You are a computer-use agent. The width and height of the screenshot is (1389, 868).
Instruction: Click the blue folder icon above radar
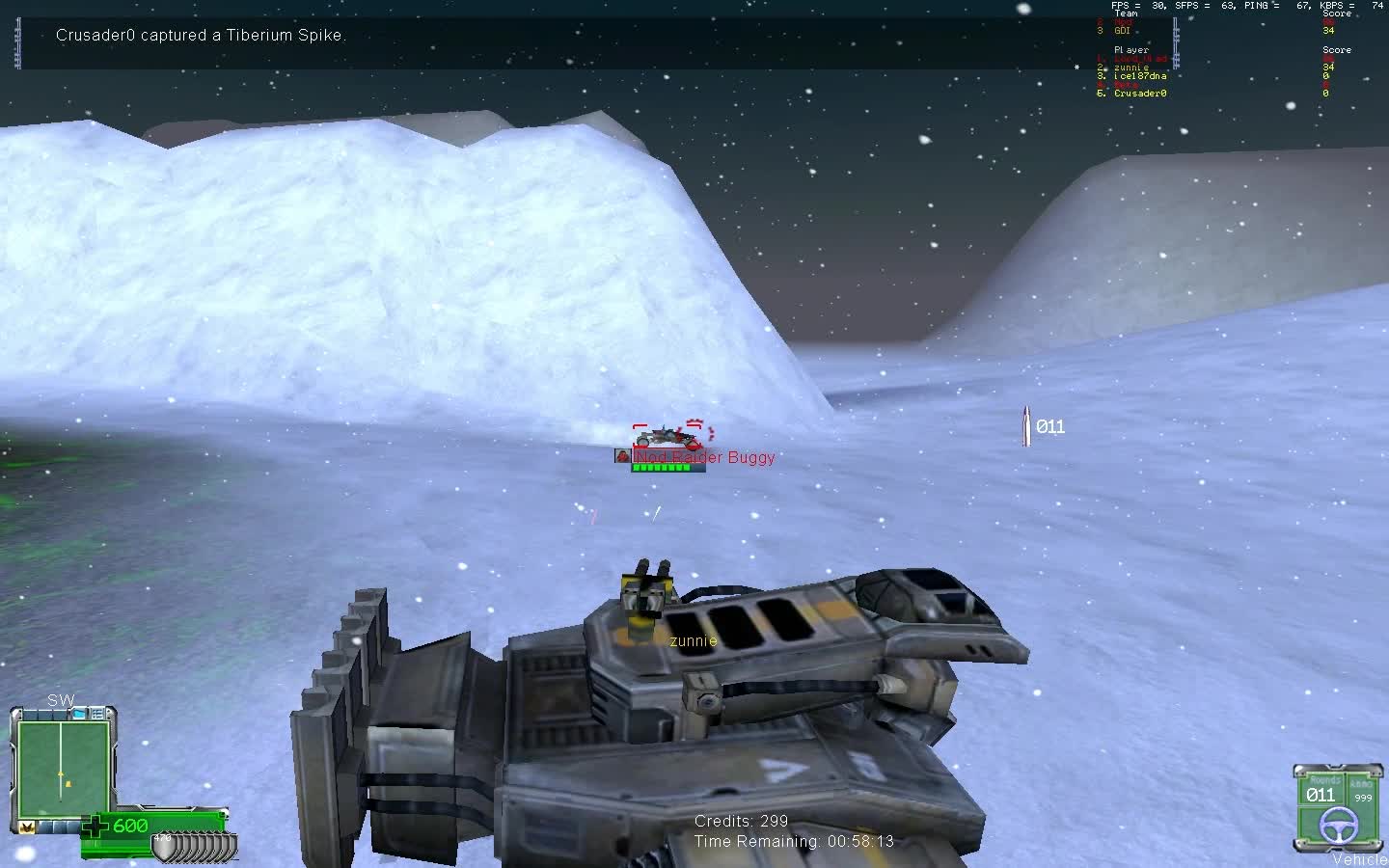pos(81,713)
